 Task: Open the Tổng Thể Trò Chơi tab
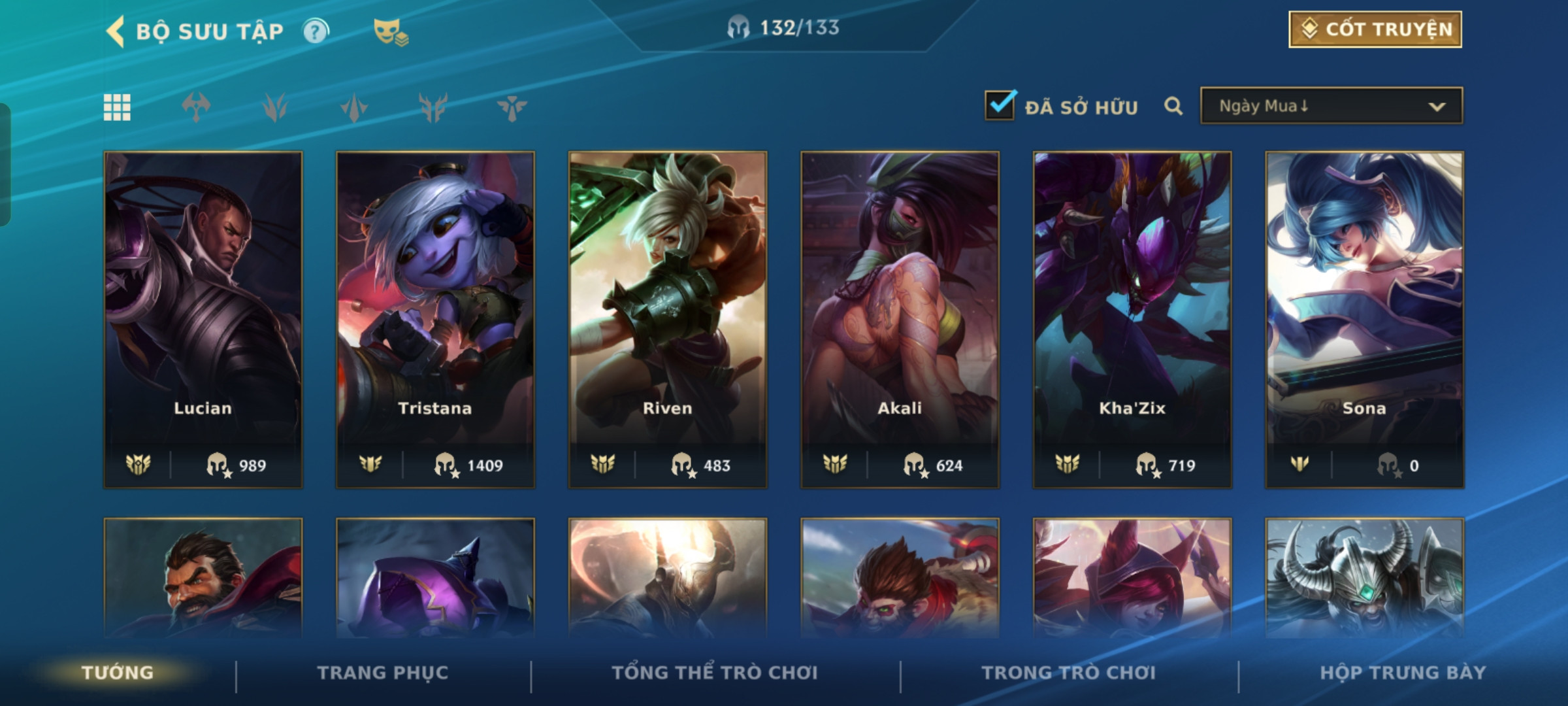(715, 673)
